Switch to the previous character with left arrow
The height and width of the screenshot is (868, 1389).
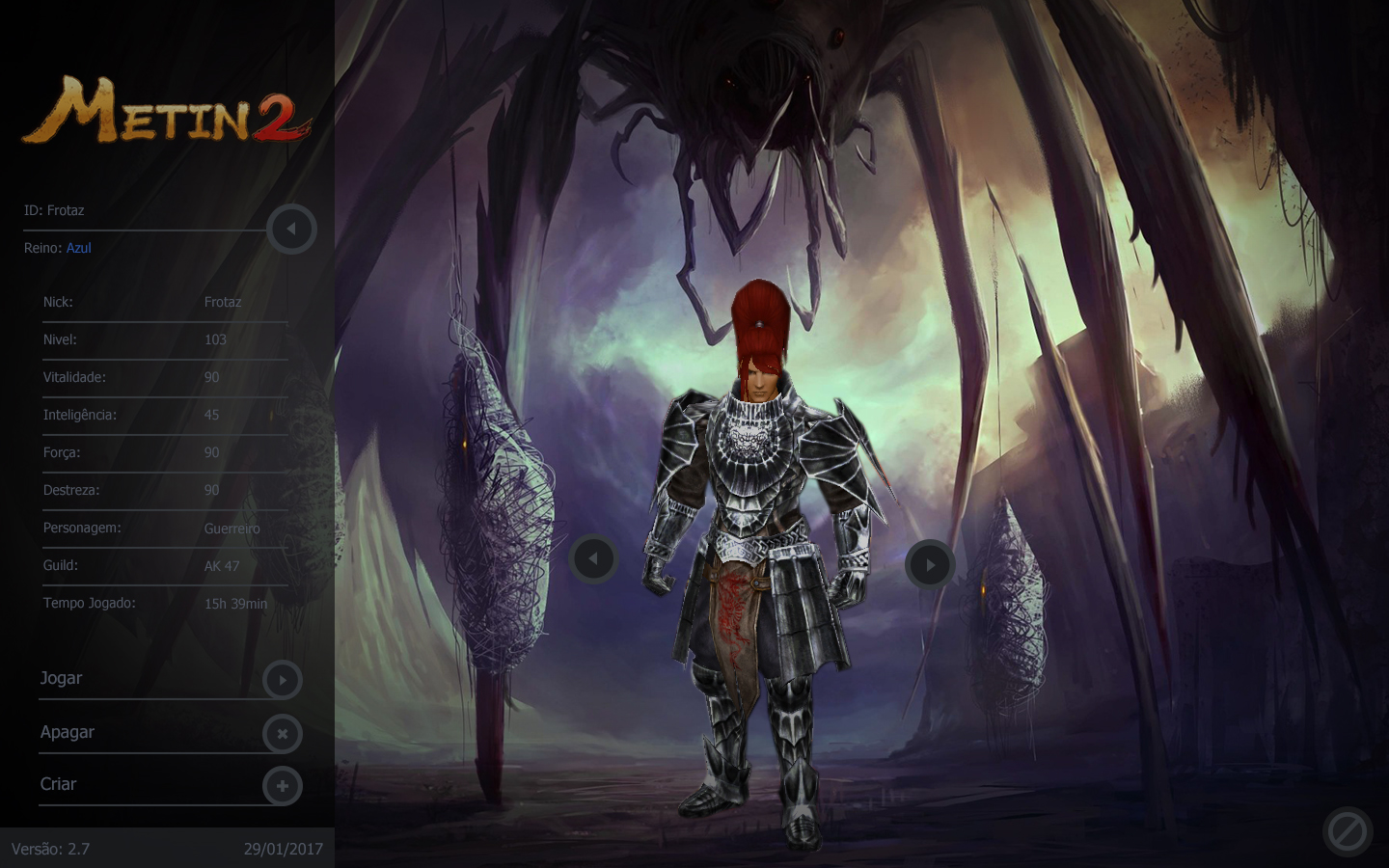593,558
